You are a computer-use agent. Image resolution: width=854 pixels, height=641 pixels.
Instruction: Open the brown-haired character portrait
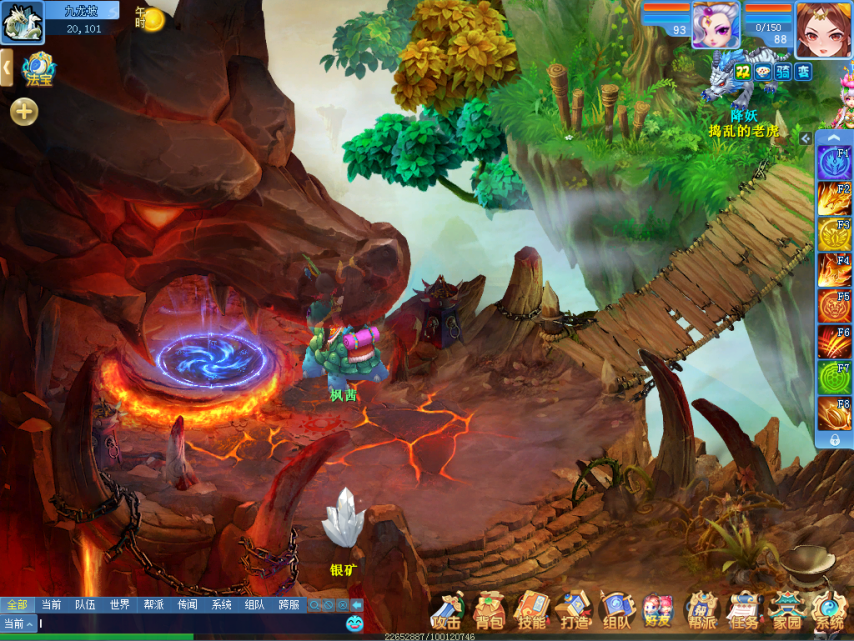823,28
